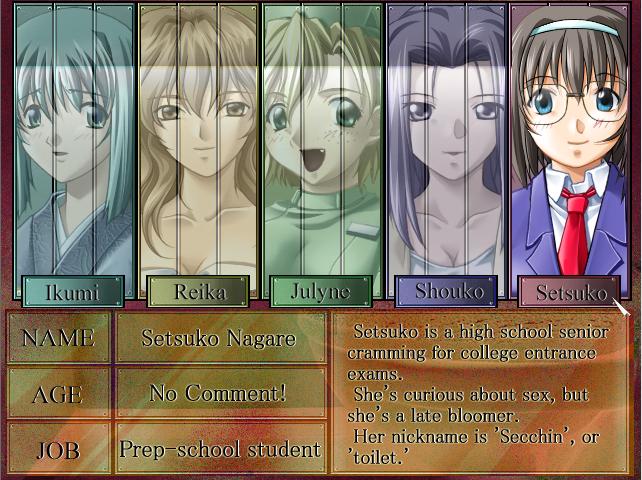
Task: Choose Julyne's green portrait panel
Action: [322, 140]
